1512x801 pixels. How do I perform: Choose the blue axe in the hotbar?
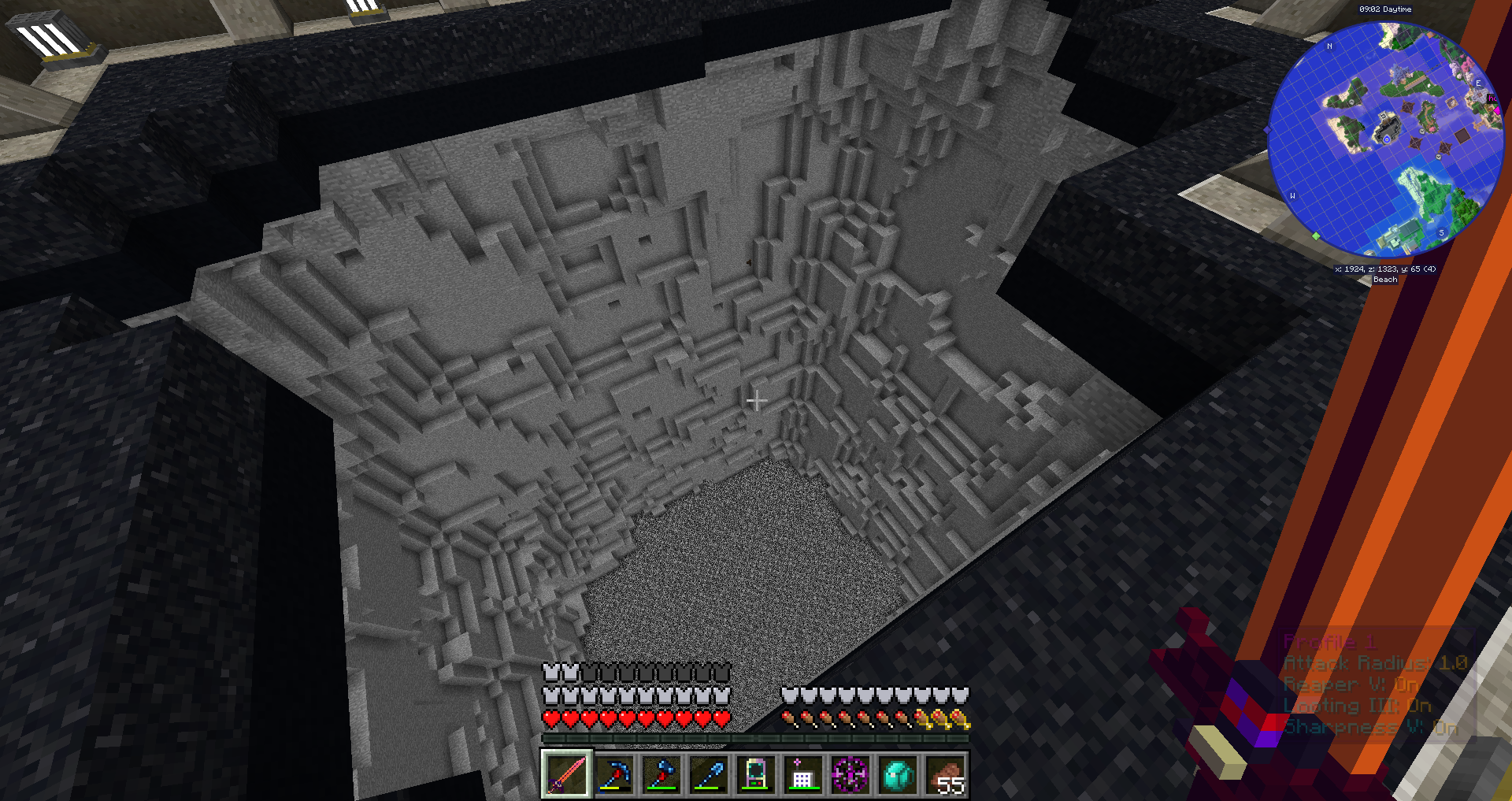coord(661,774)
